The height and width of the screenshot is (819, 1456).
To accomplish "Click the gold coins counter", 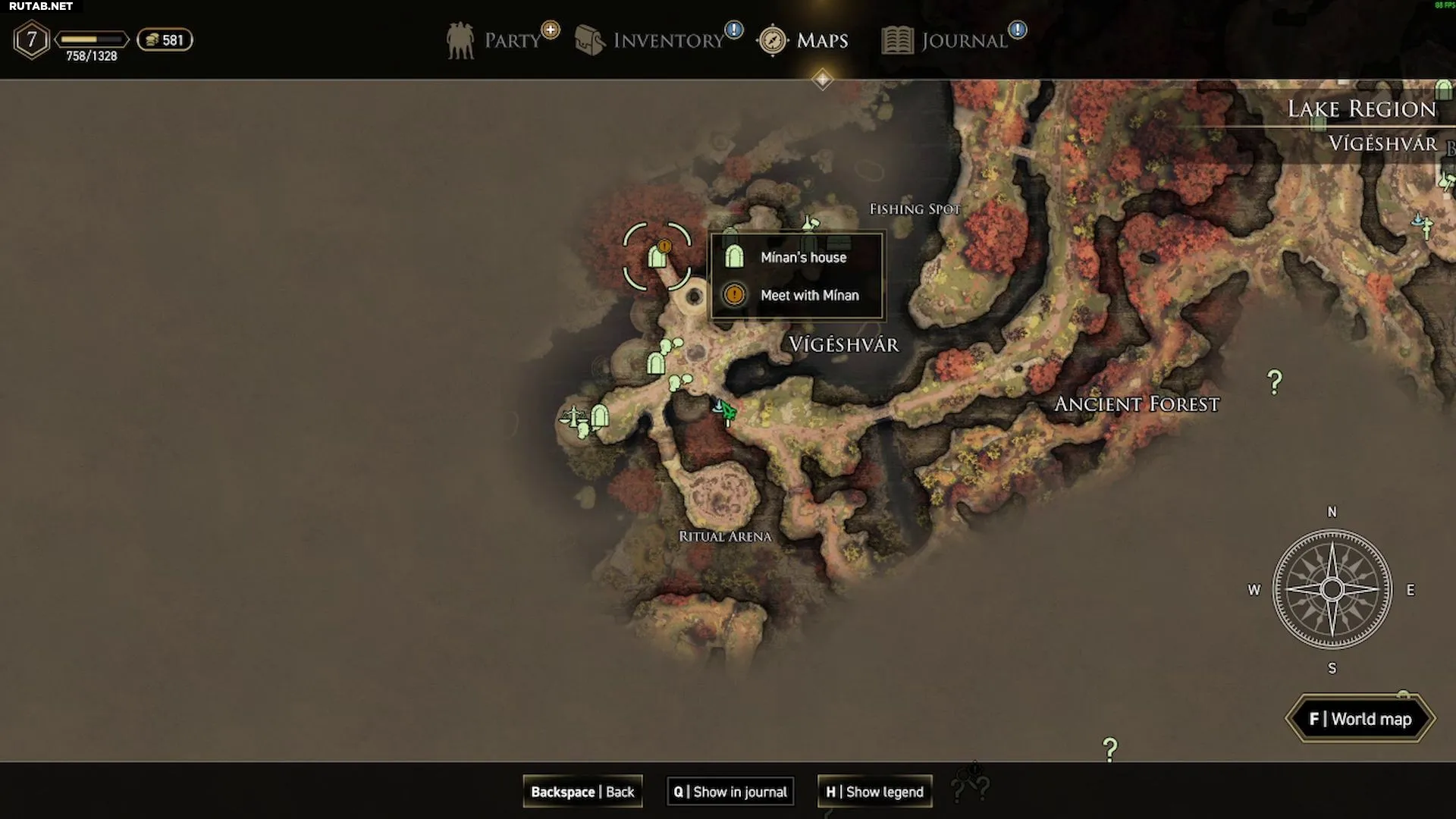I will pos(165,40).
